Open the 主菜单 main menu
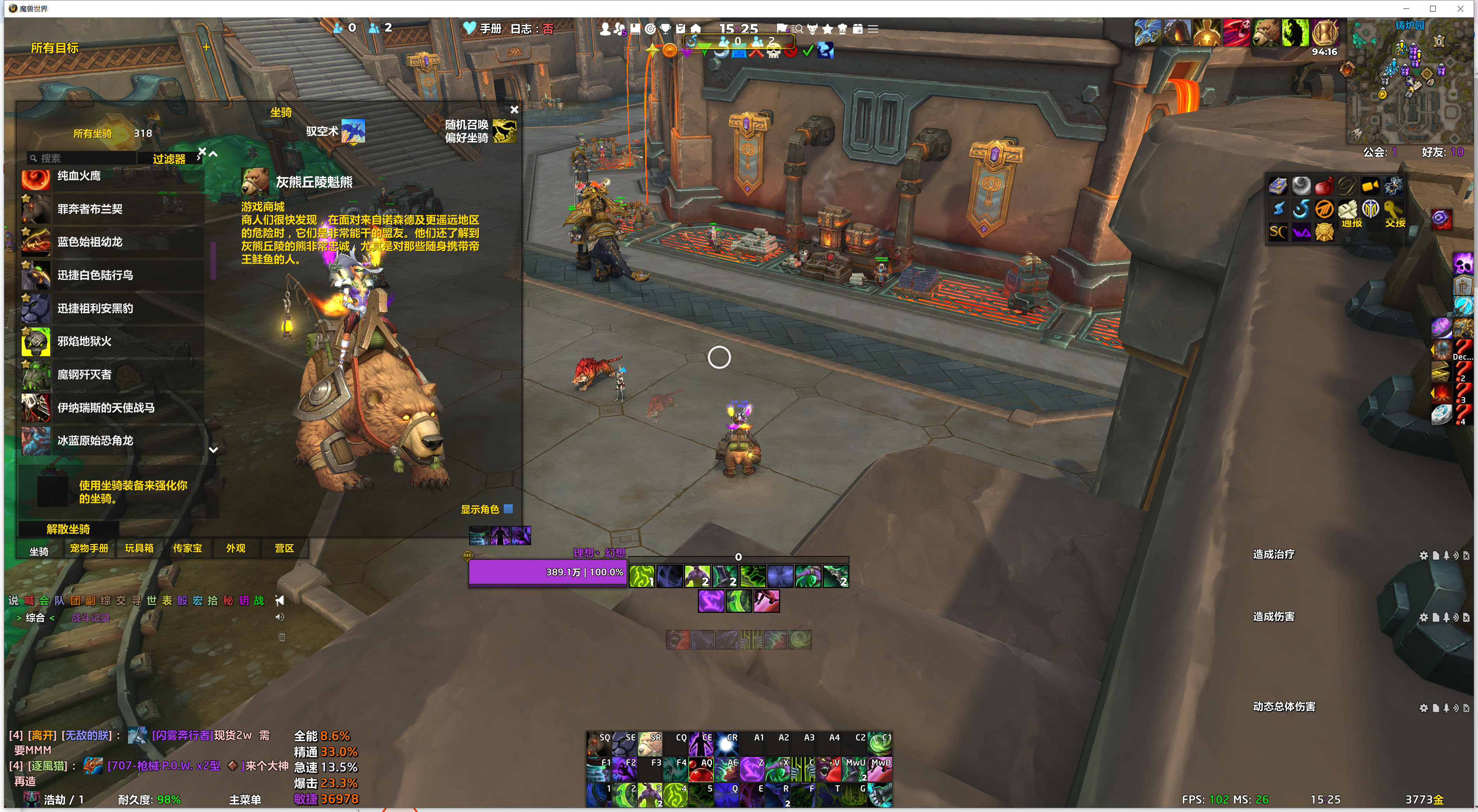The width and height of the screenshot is (1478, 812). 245,799
